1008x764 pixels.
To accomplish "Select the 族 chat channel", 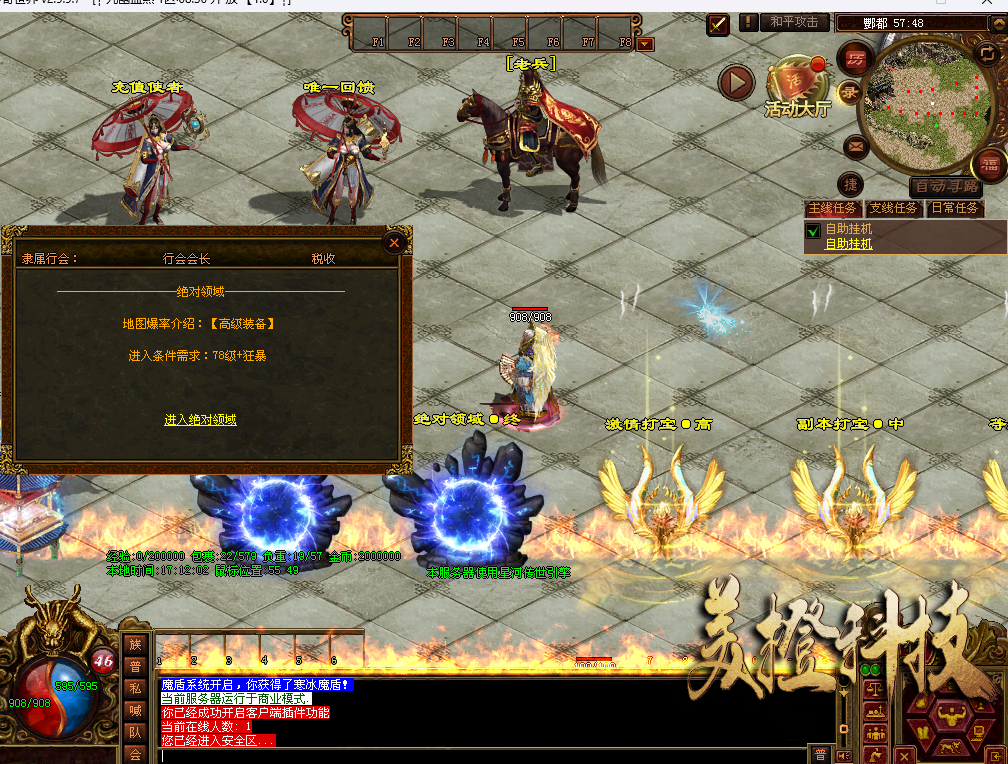I will pyautogui.click(x=135, y=644).
